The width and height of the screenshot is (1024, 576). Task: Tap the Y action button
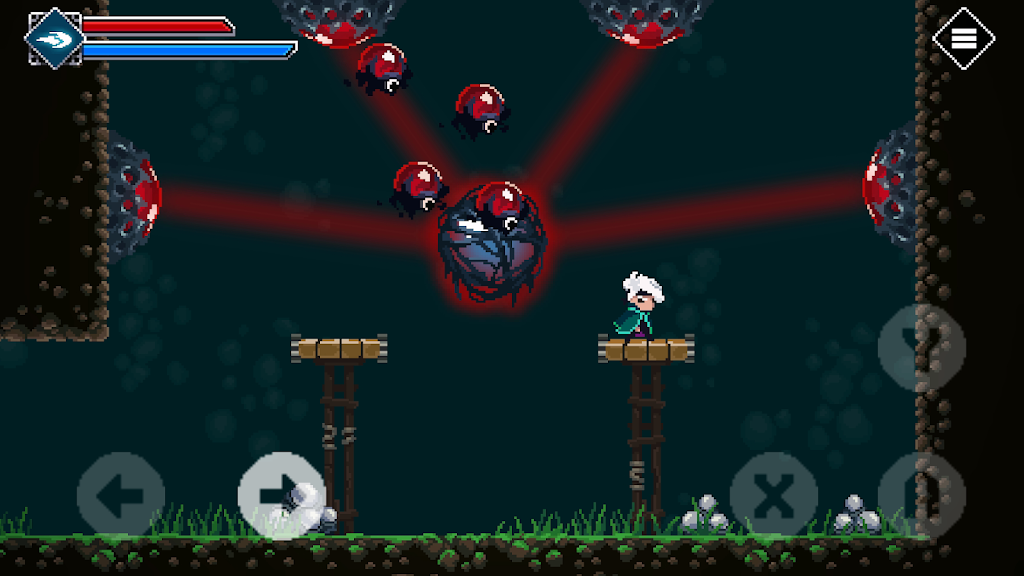(921, 347)
